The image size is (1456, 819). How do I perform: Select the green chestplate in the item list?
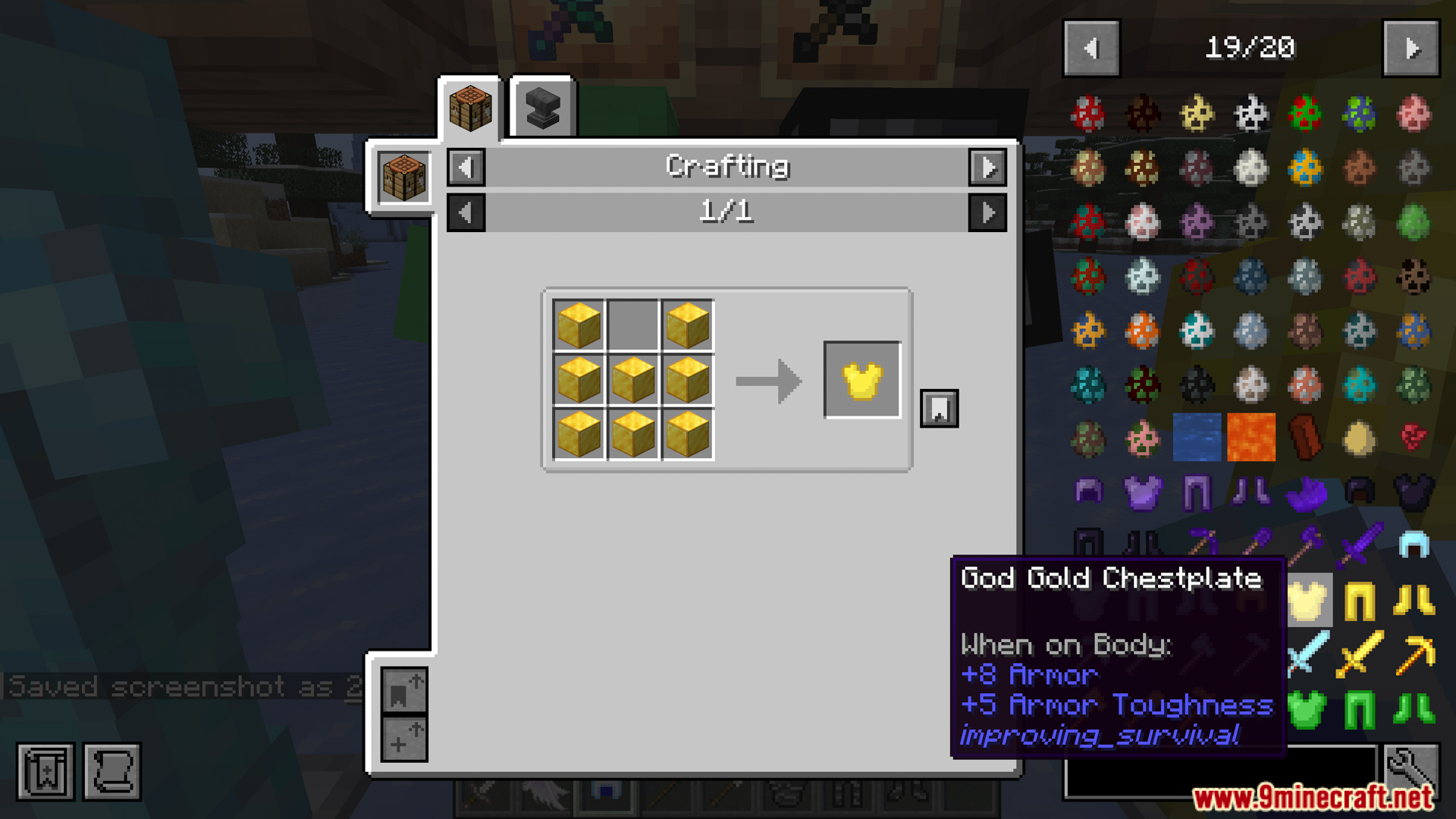1306,711
